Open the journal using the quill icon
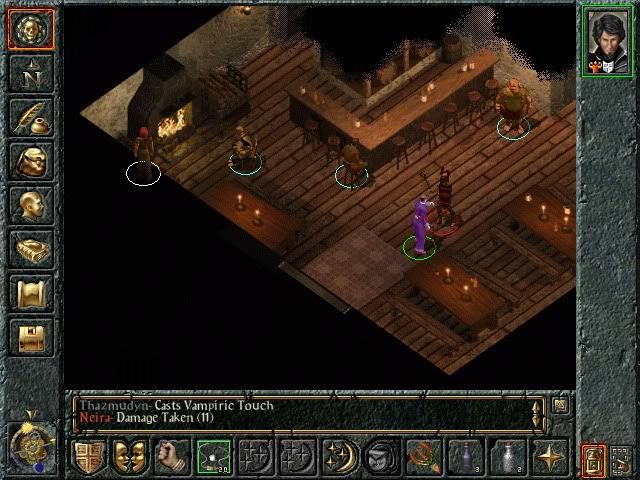Screen dimensions: 640x480 pyautogui.click(x=30, y=116)
